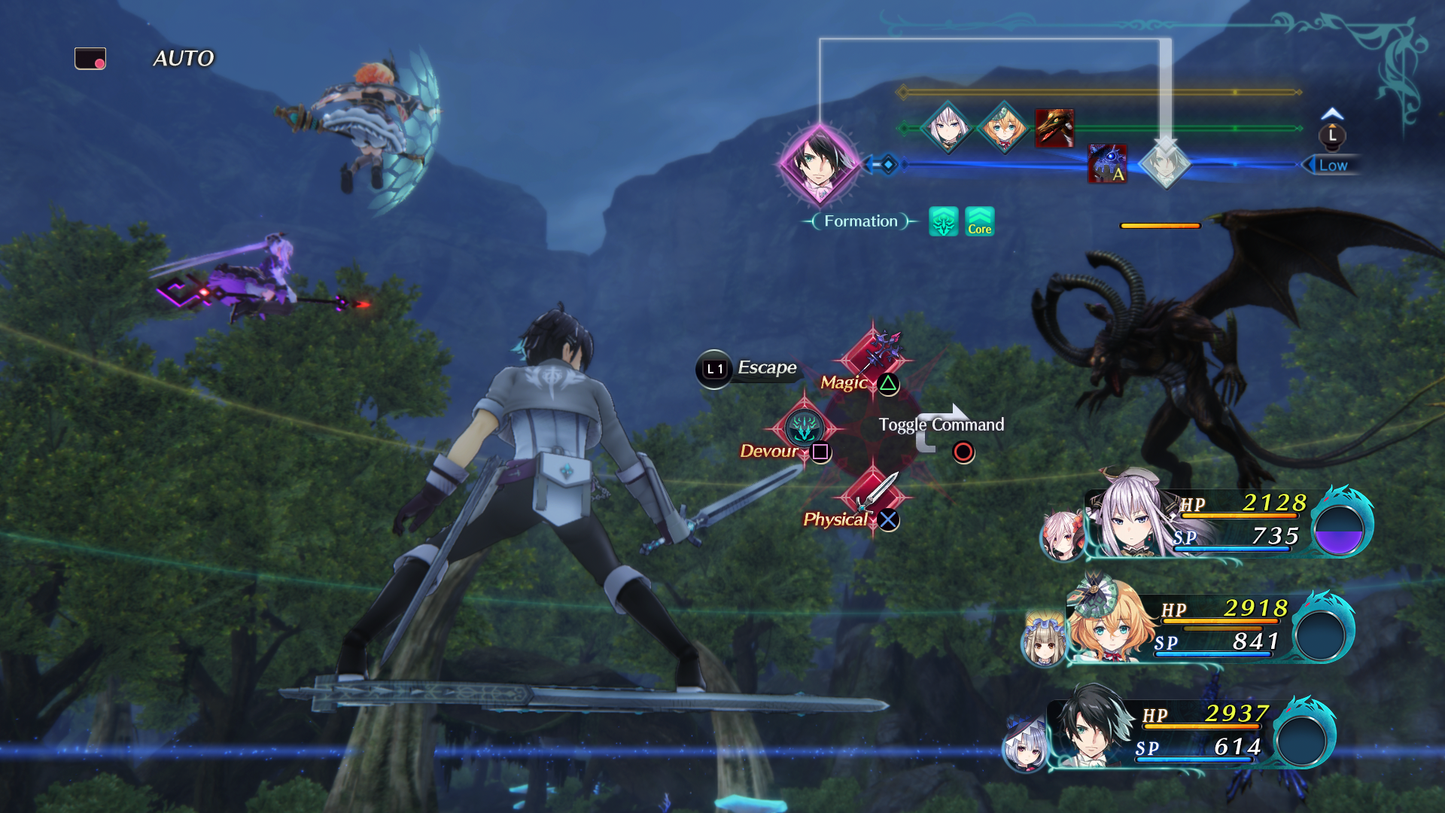Click the silver-haired girl turn order portrait
Viewport: 1445px width, 813px height.
point(946,127)
